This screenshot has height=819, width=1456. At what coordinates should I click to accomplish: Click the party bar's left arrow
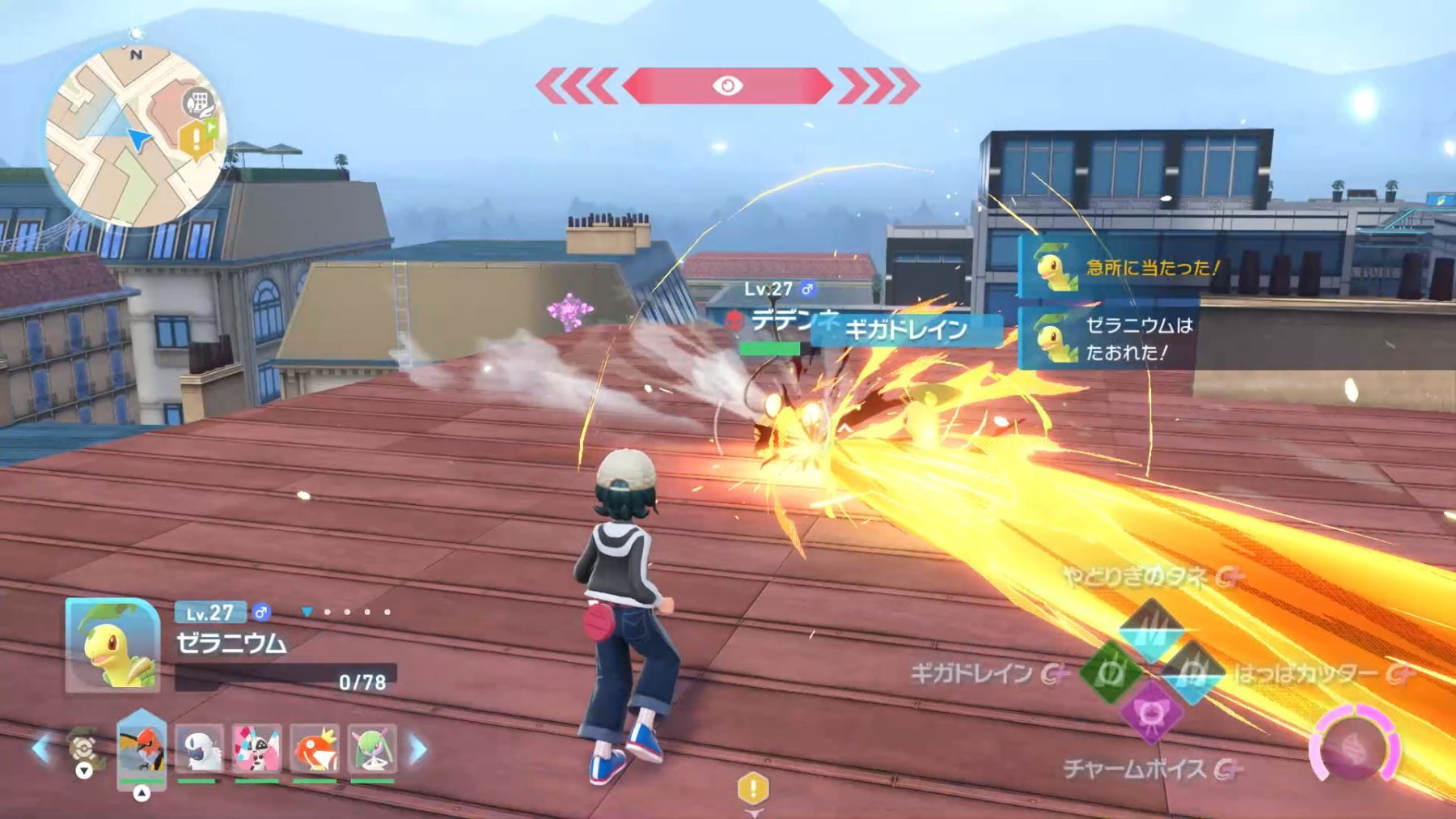pos(40,749)
